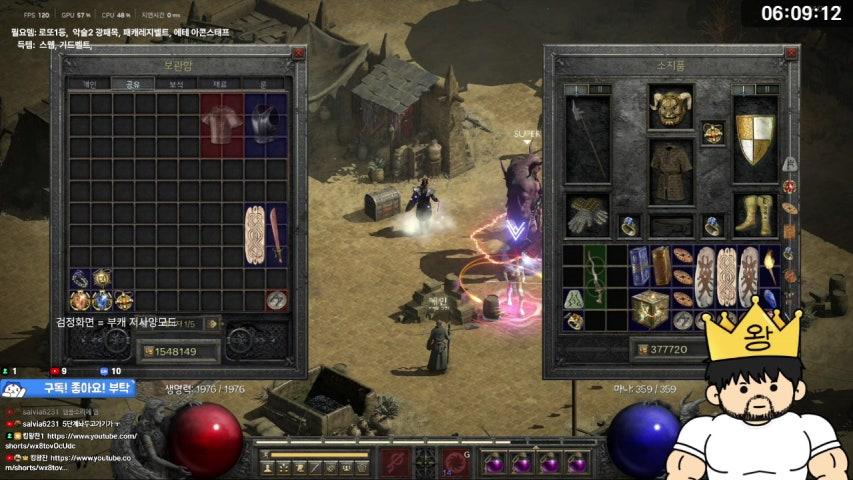Pick up the light armor in stash

[x=220, y=124]
